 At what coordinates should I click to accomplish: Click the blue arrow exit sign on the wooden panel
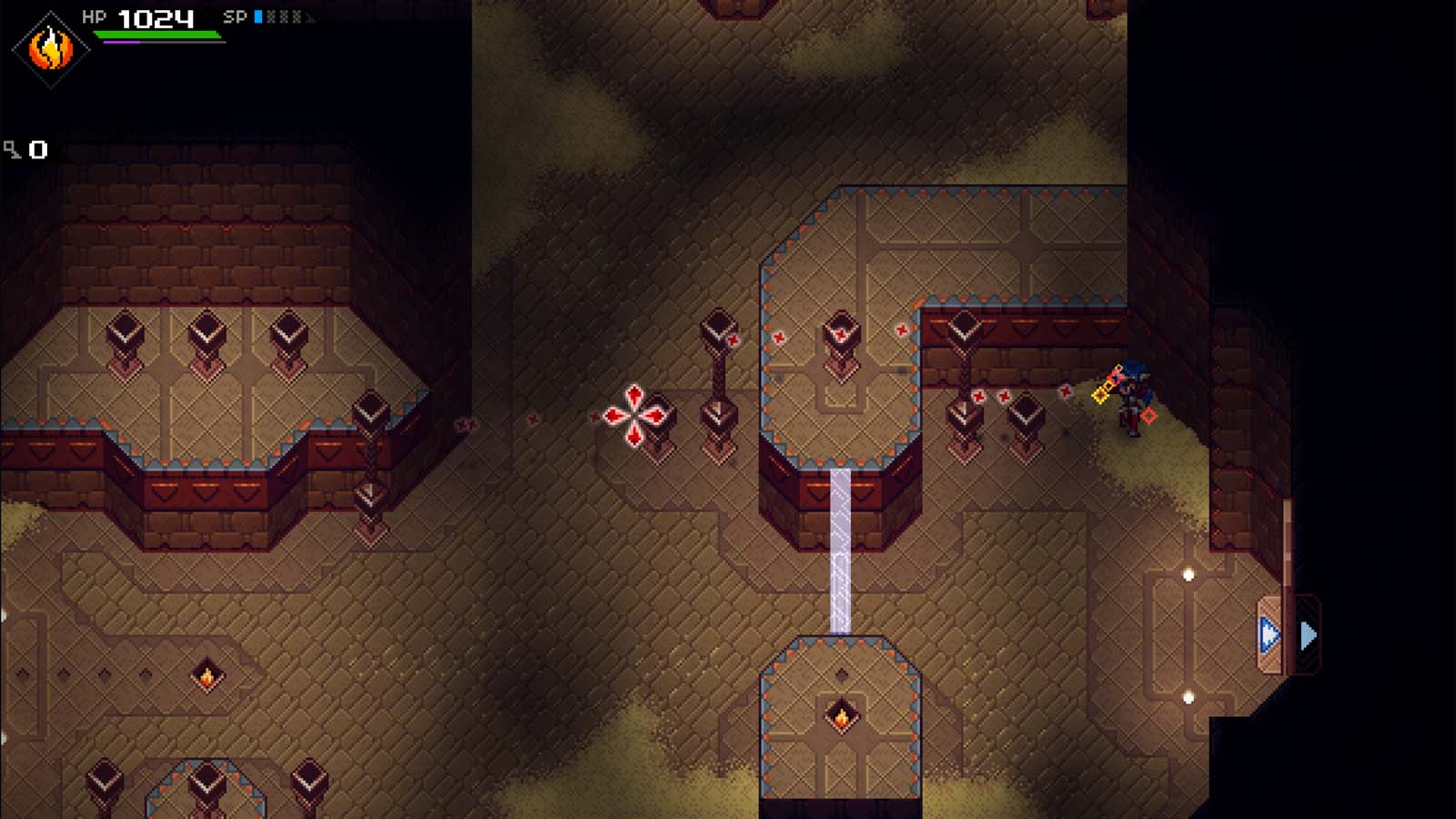click(1268, 633)
